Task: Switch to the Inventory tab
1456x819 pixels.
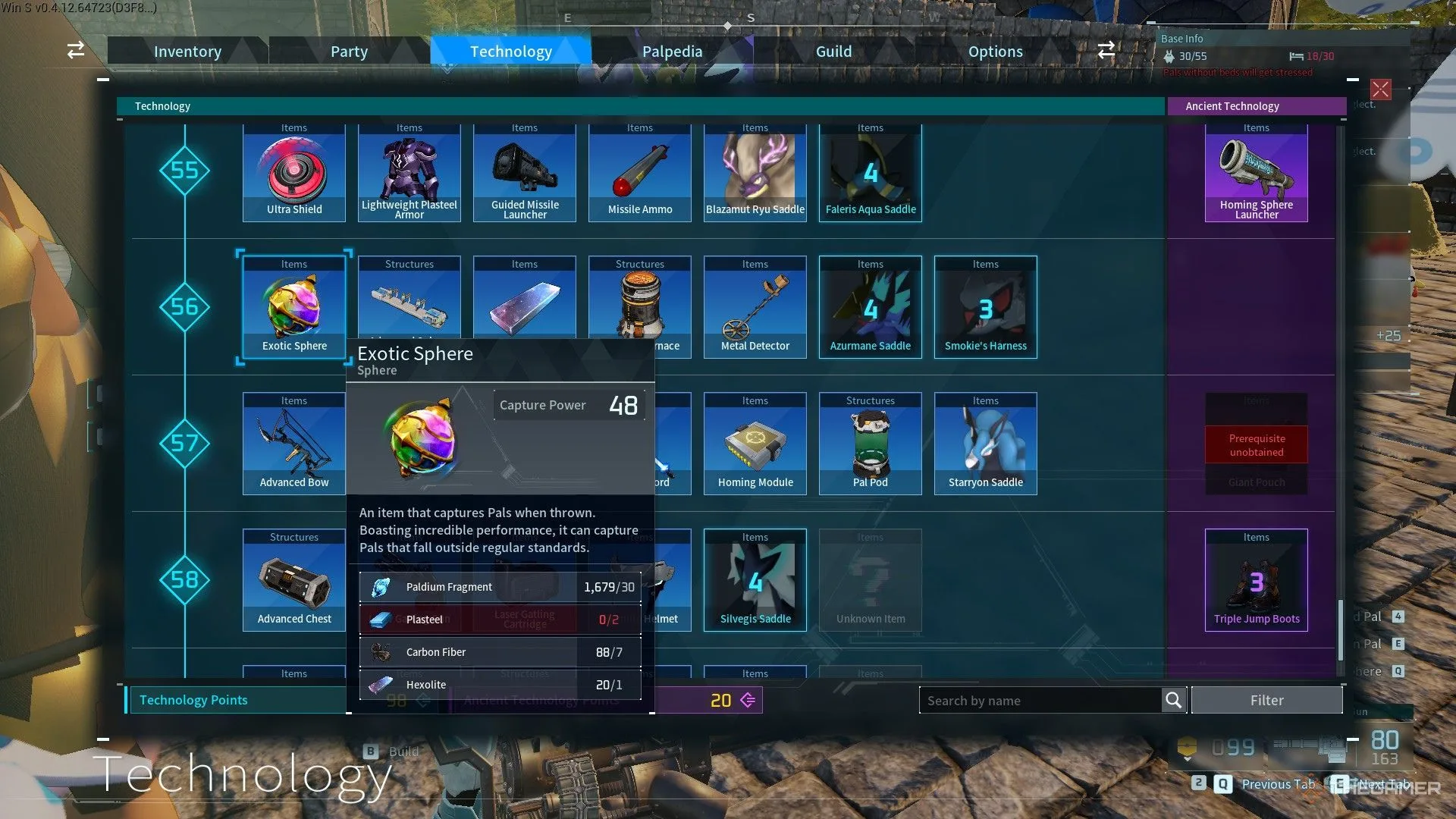Action: [187, 52]
